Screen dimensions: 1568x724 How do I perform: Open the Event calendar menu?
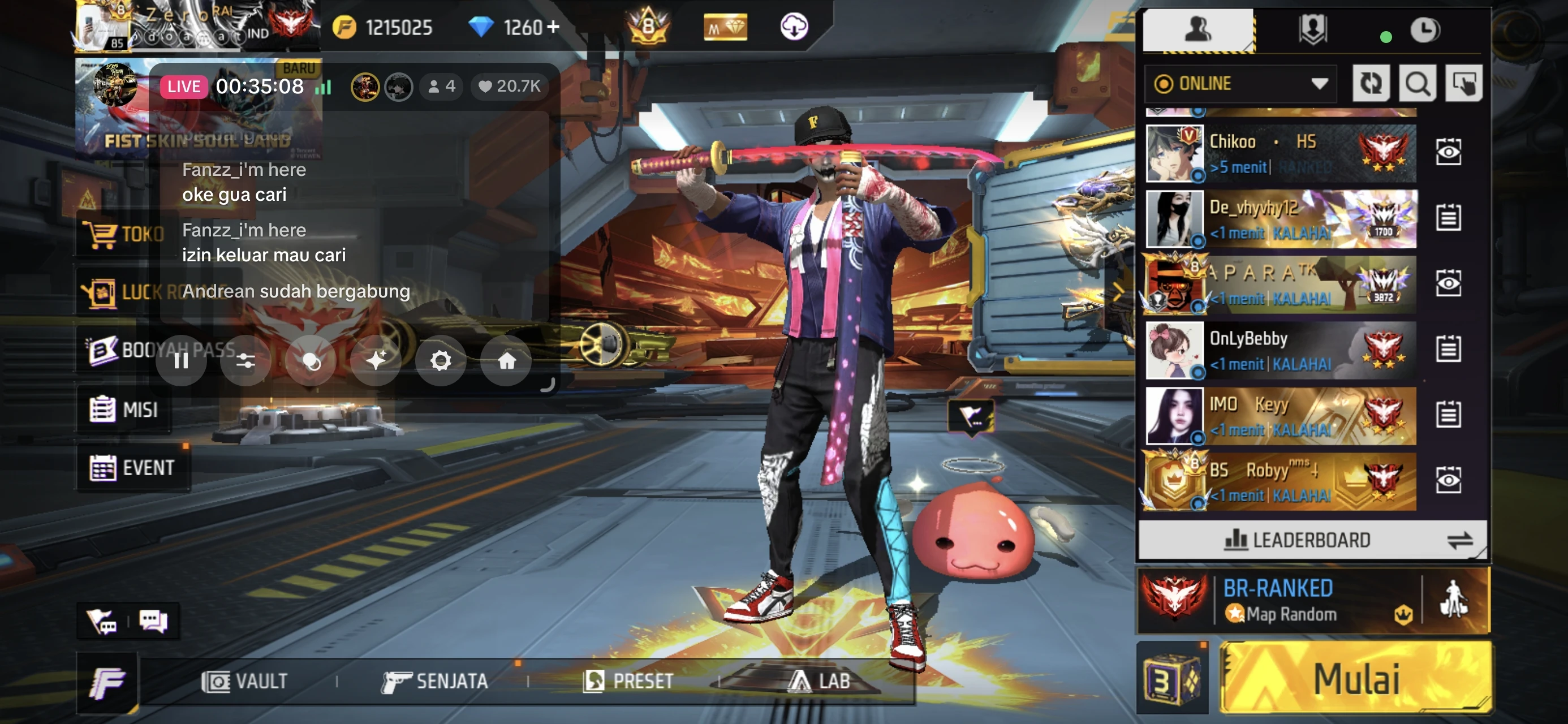point(132,468)
